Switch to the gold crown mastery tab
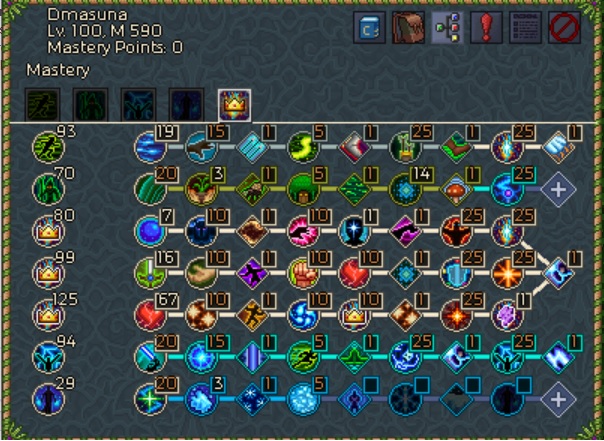 (233, 104)
